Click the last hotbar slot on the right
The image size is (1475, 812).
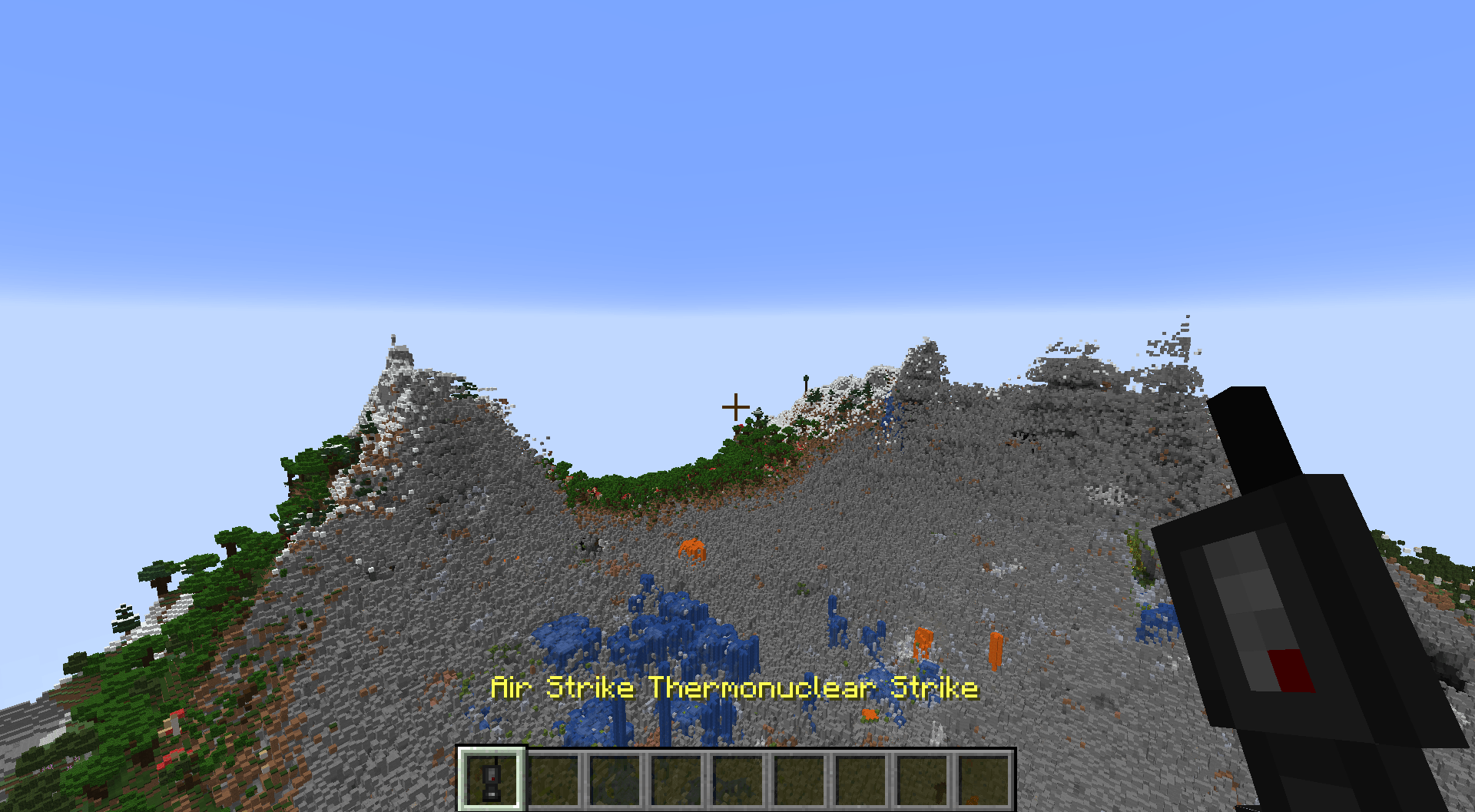pos(986,777)
